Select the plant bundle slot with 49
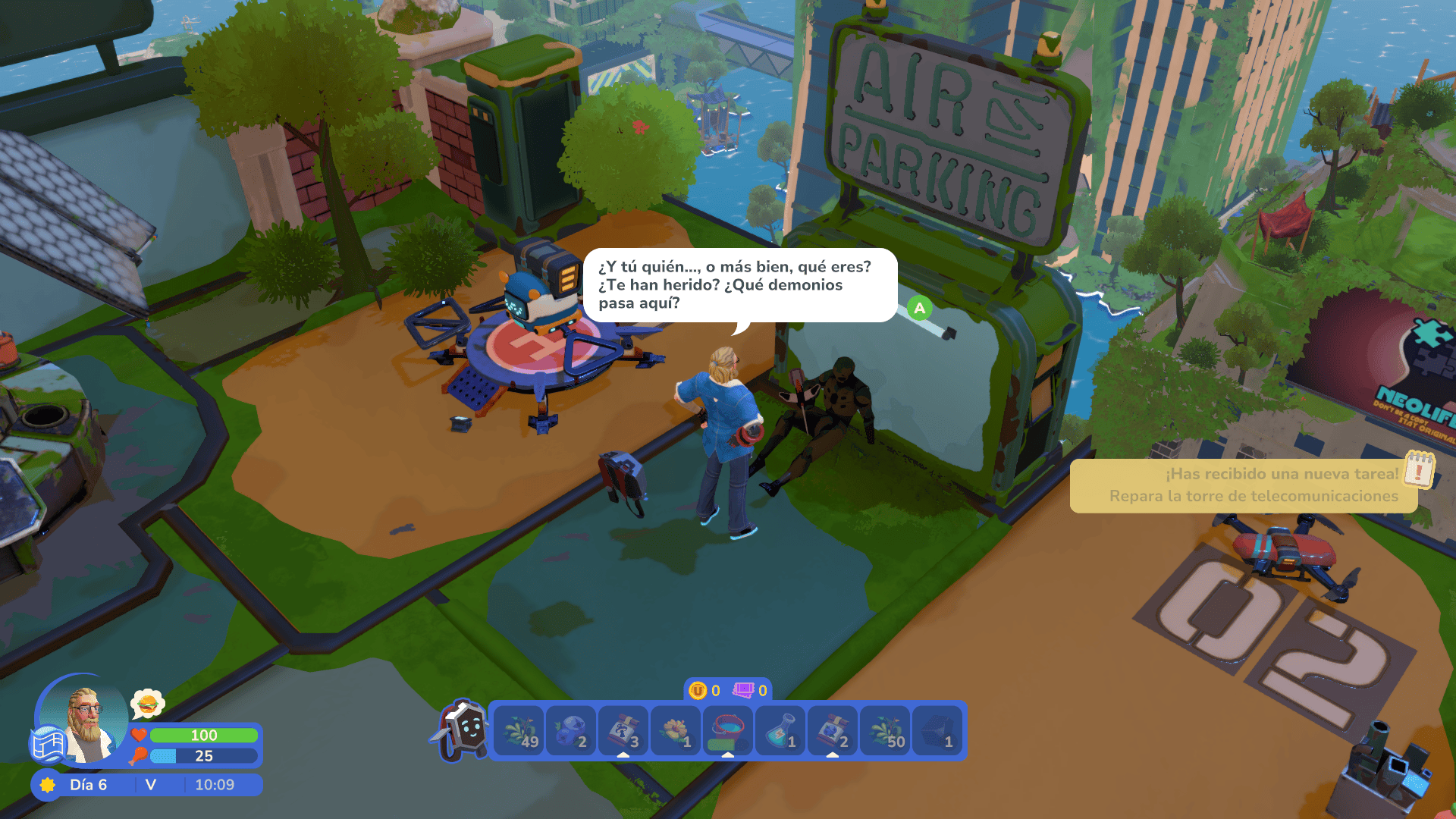Image resolution: width=1456 pixels, height=819 pixels. tap(519, 731)
